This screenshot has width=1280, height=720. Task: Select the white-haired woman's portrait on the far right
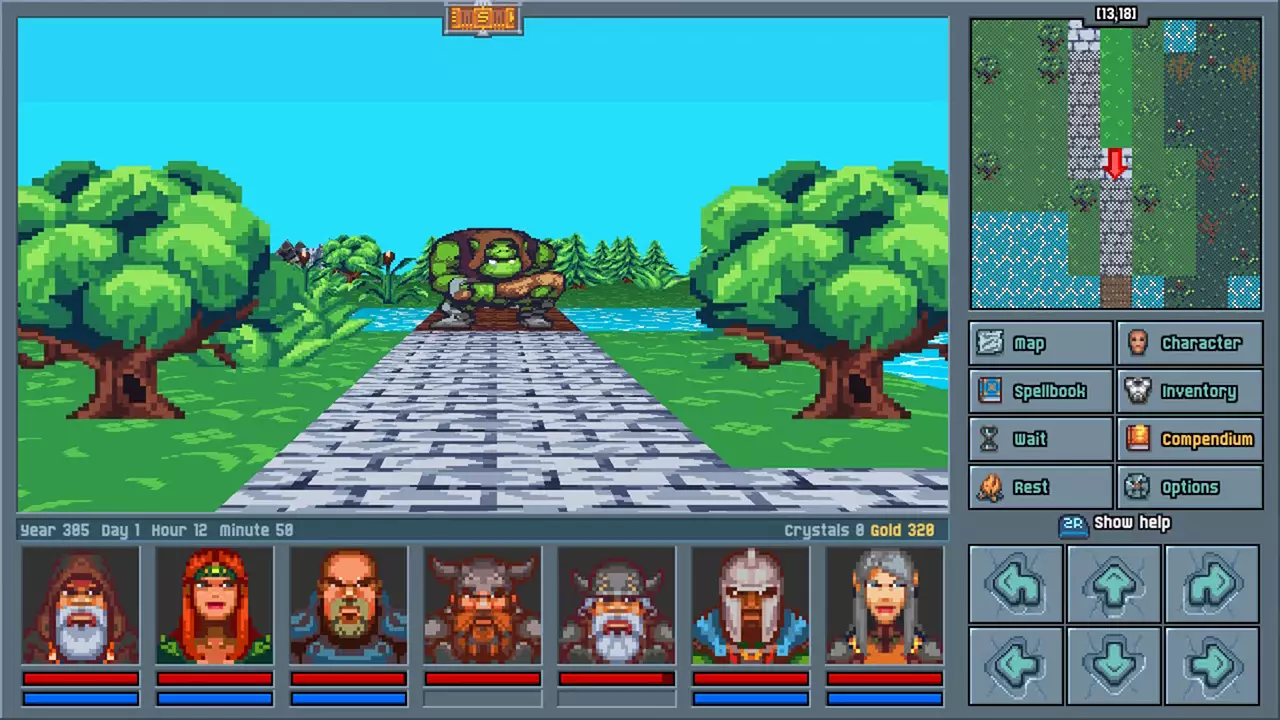tap(884, 605)
